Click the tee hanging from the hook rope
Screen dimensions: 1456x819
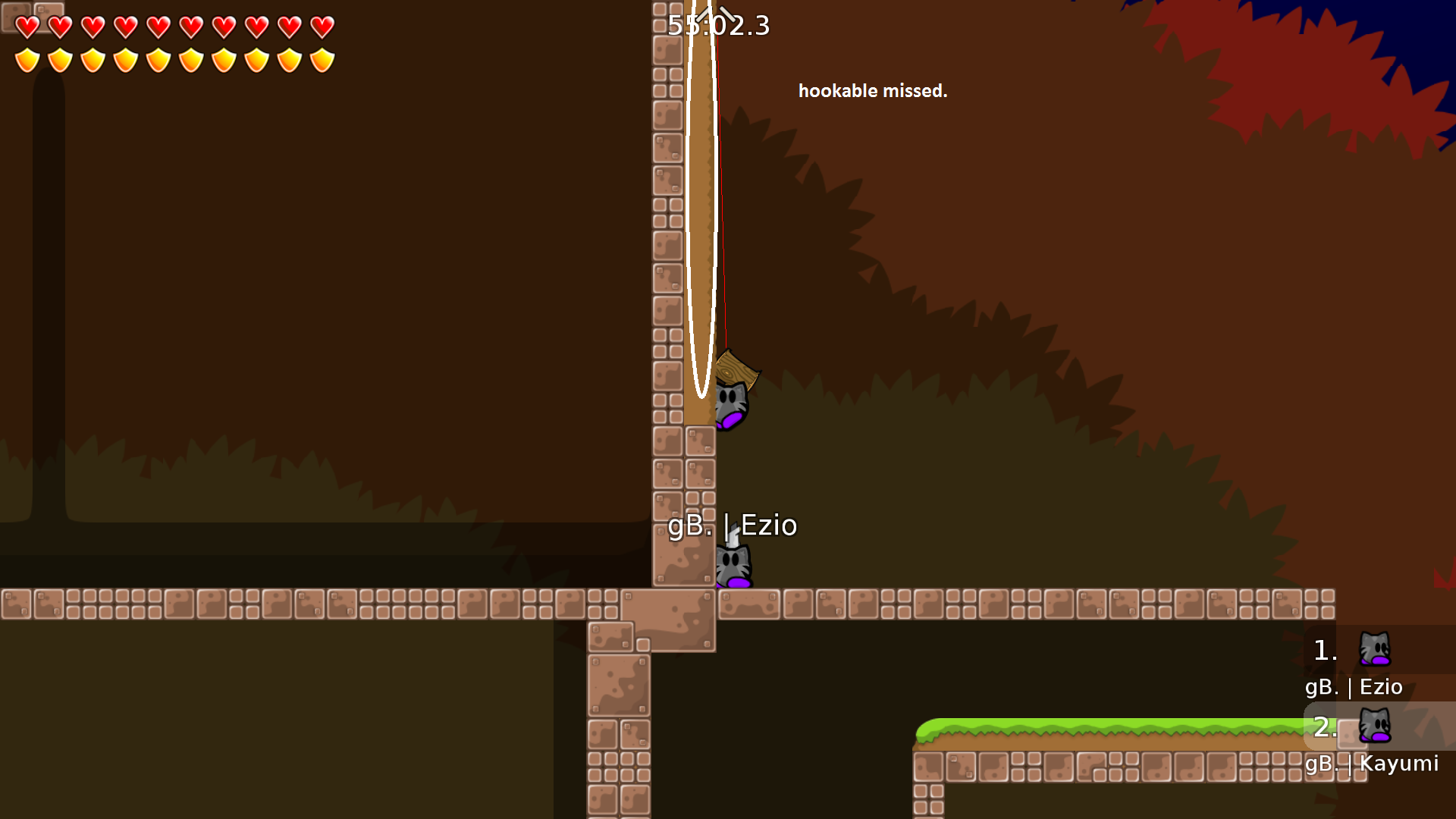(730, 404)
